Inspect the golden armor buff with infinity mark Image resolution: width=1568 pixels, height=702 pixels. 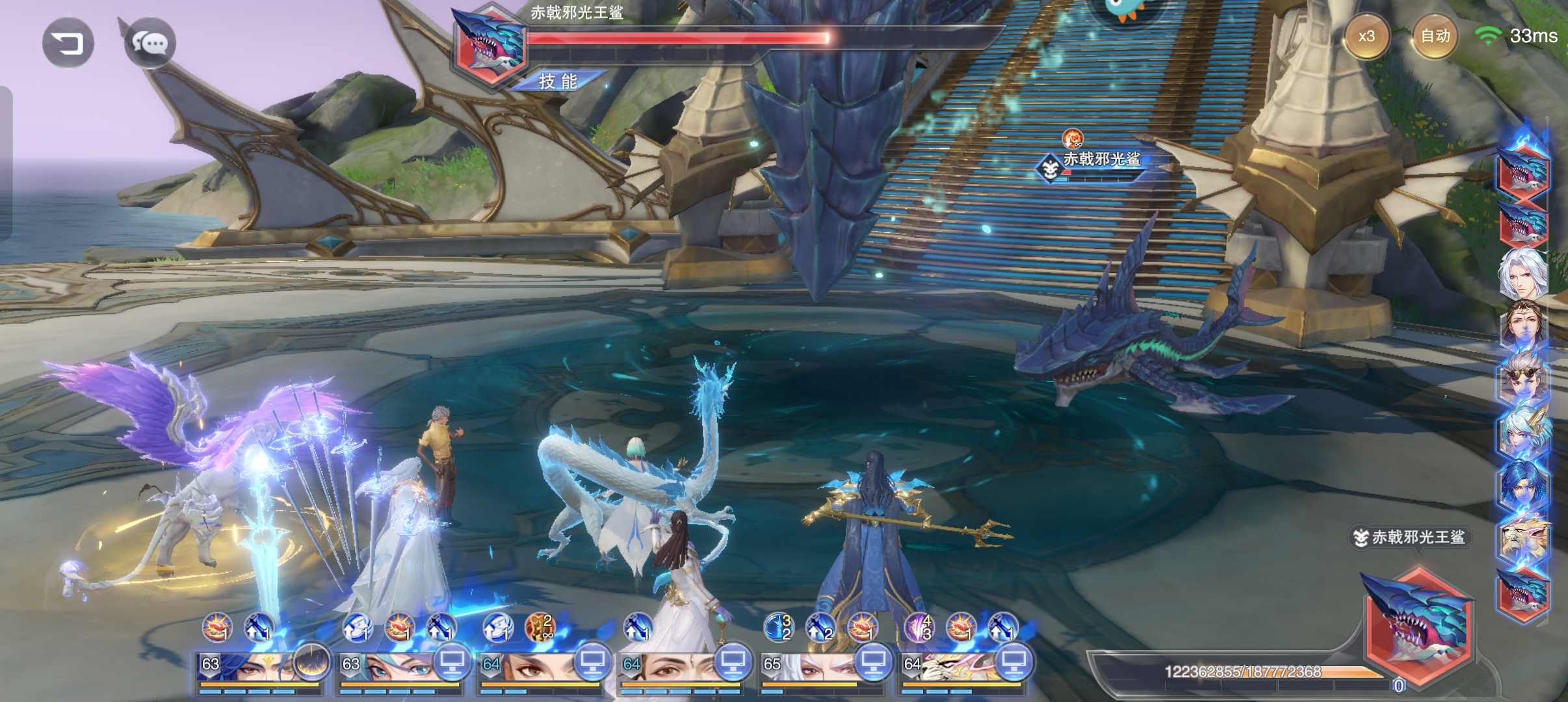(x=539, y=627)
